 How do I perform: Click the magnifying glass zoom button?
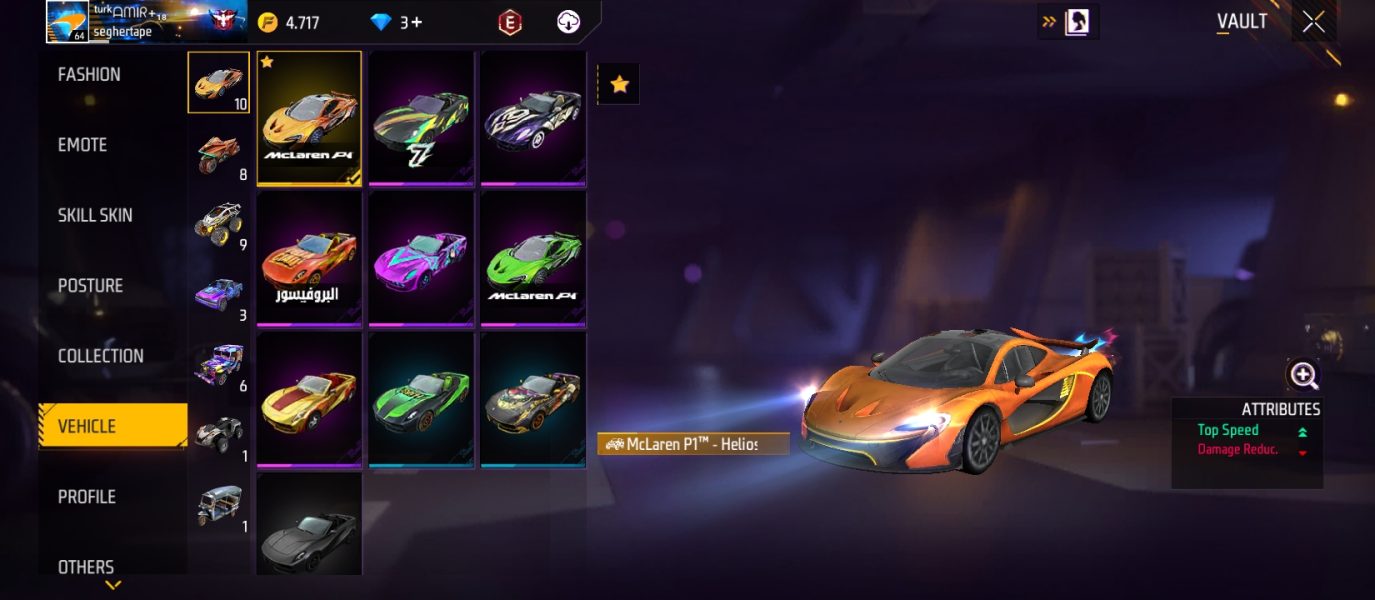1304,375
